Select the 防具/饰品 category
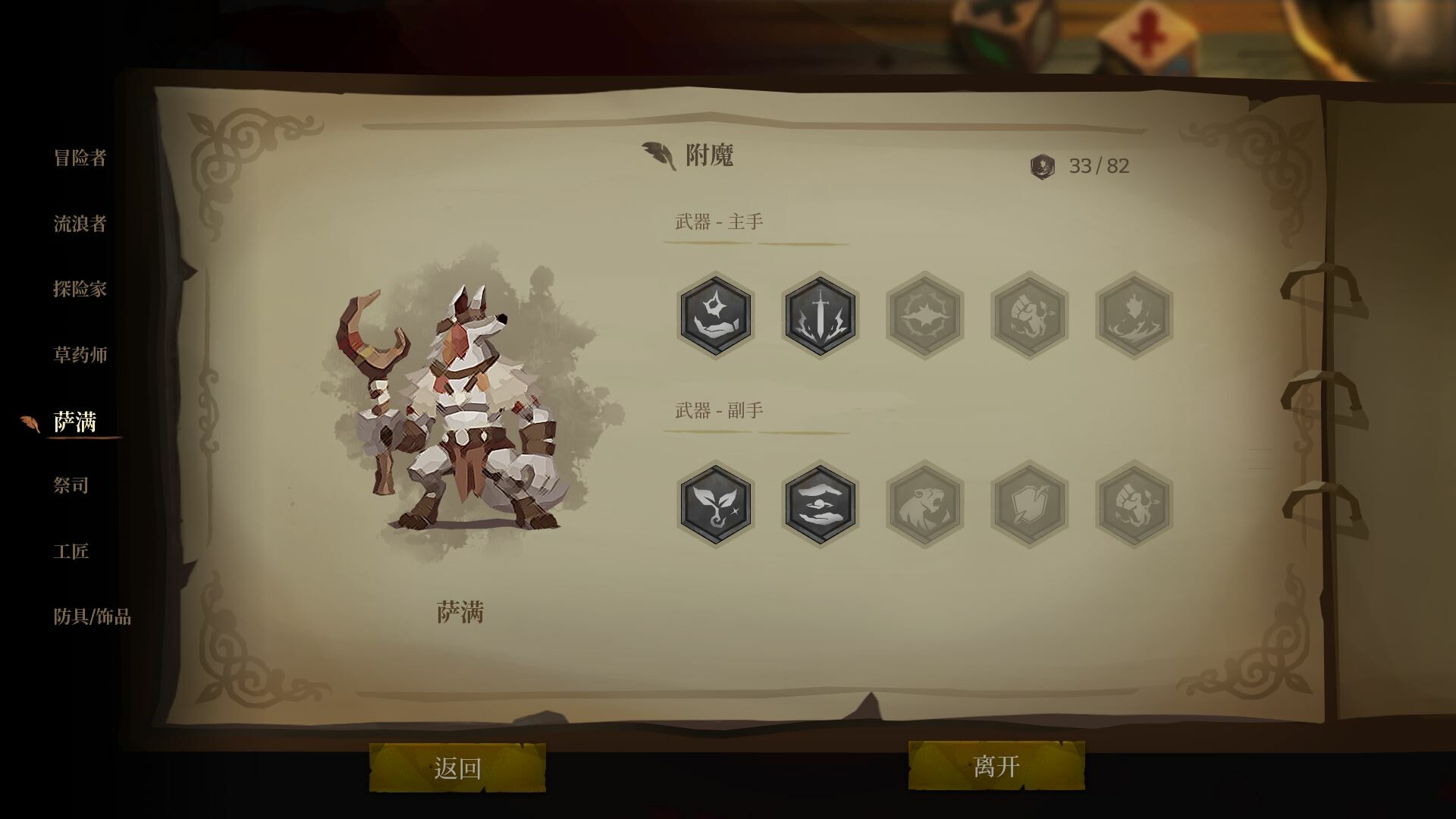 91,617
